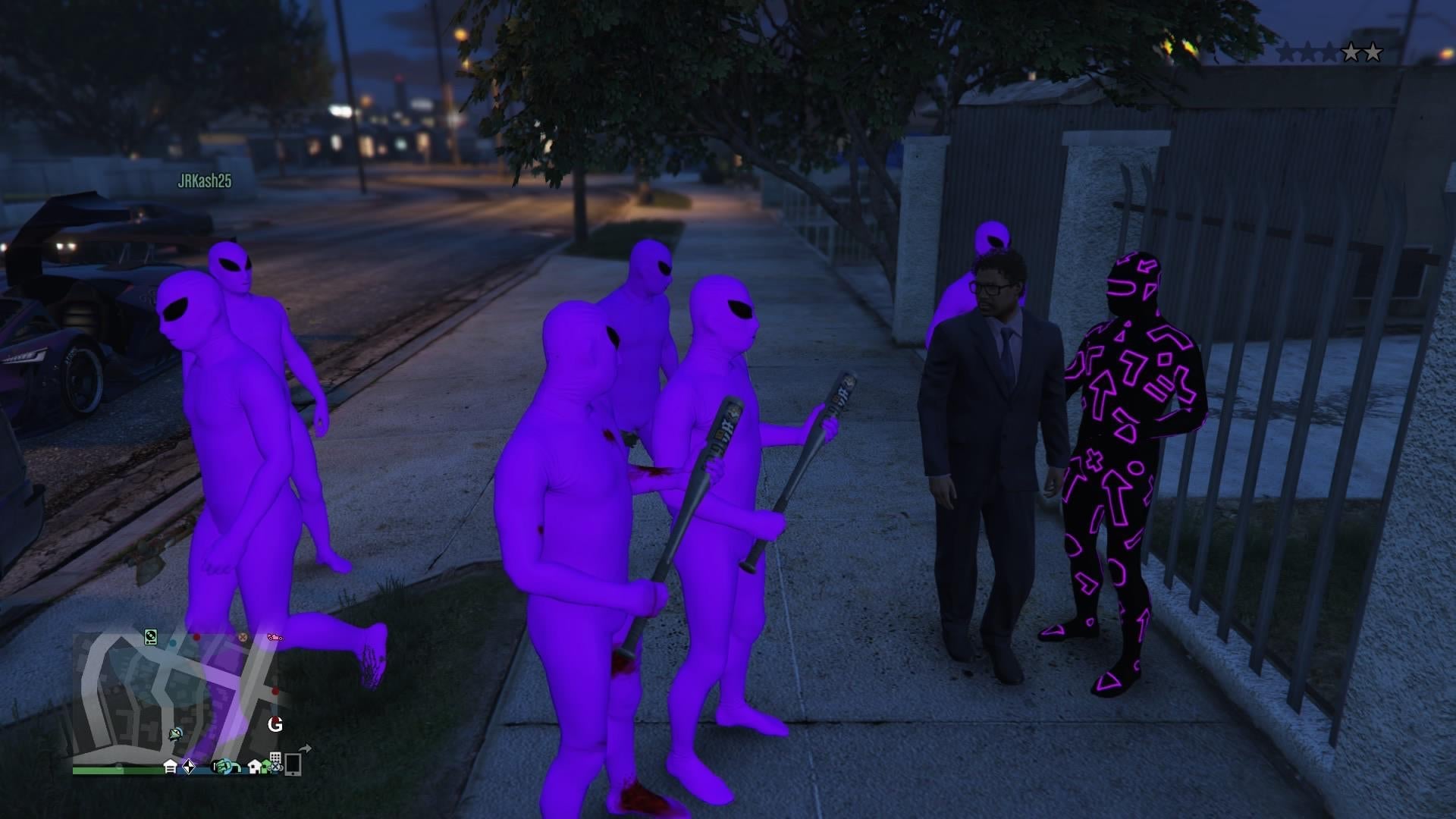Click the small green house blip beside the safehouse
Viewport: 1456px width, 819px height.
[x=266, y=766]
